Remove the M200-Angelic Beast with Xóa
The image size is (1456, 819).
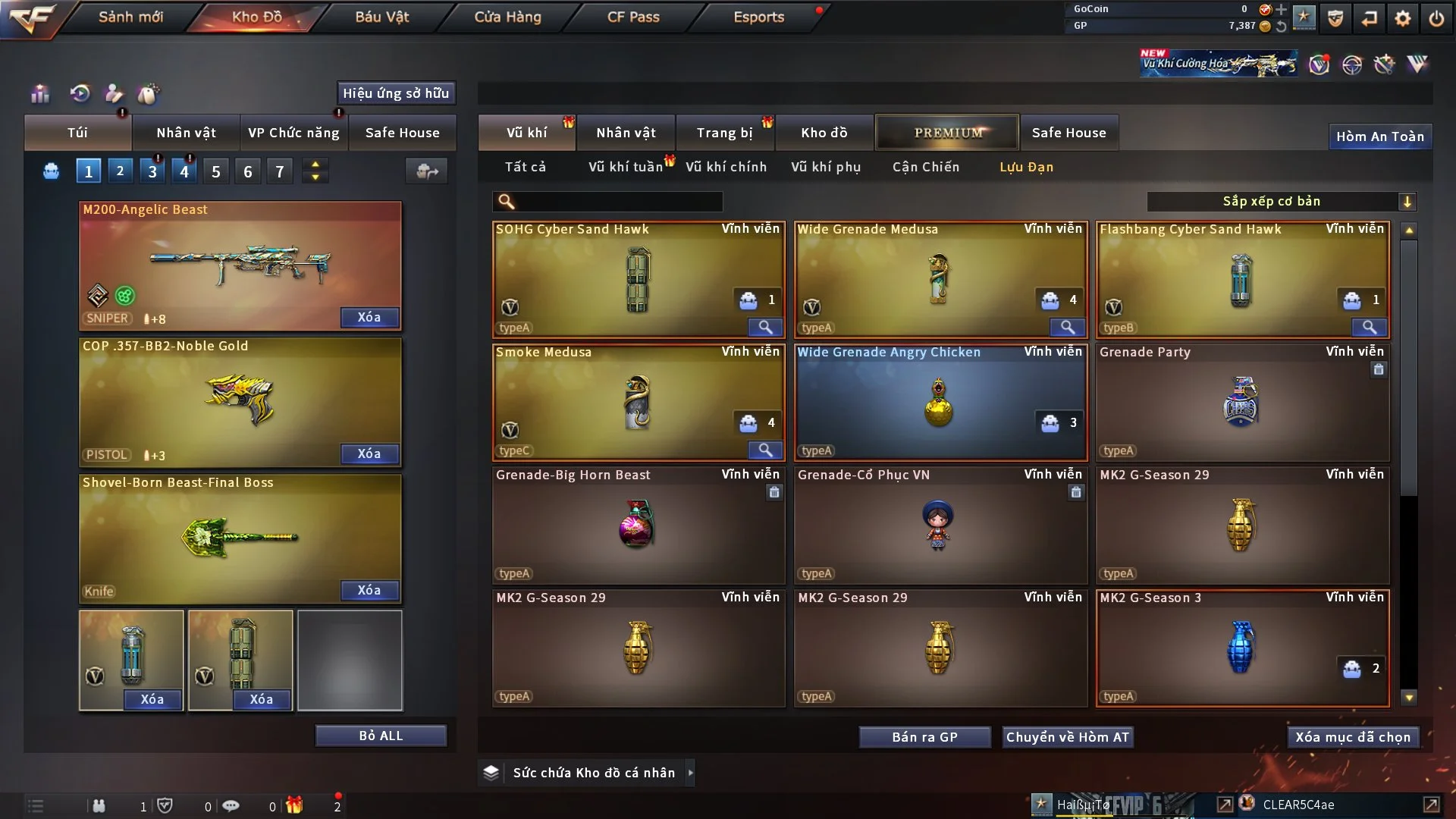(x=369, y=317)
